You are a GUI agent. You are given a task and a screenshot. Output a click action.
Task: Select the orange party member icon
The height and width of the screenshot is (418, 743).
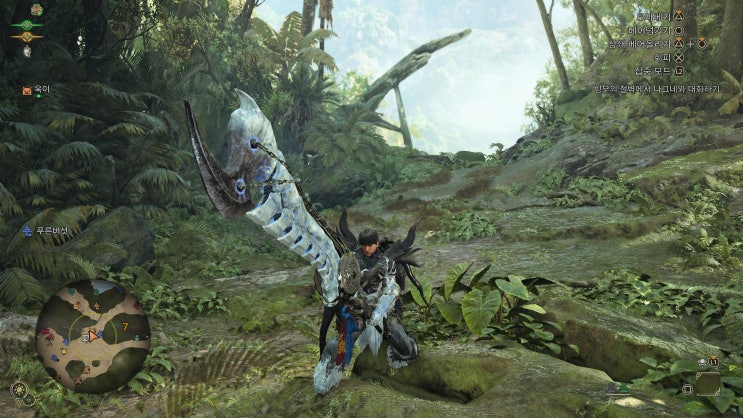[x=27, y=90]
